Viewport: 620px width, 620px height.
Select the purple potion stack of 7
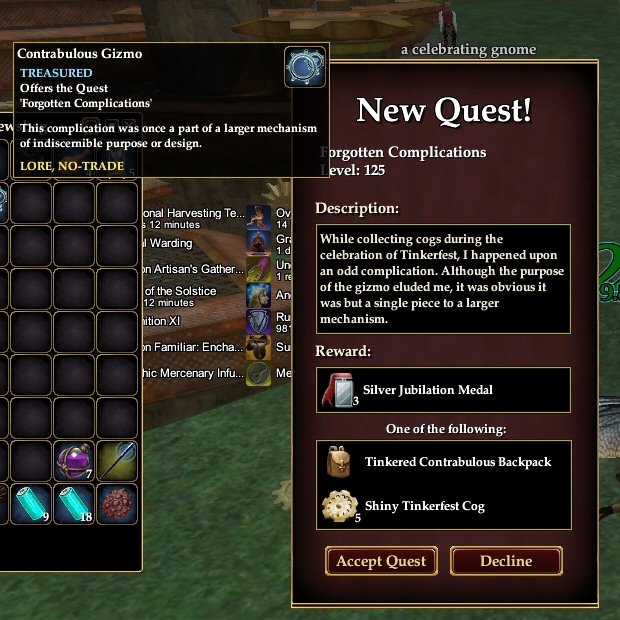tap(75, 462)
